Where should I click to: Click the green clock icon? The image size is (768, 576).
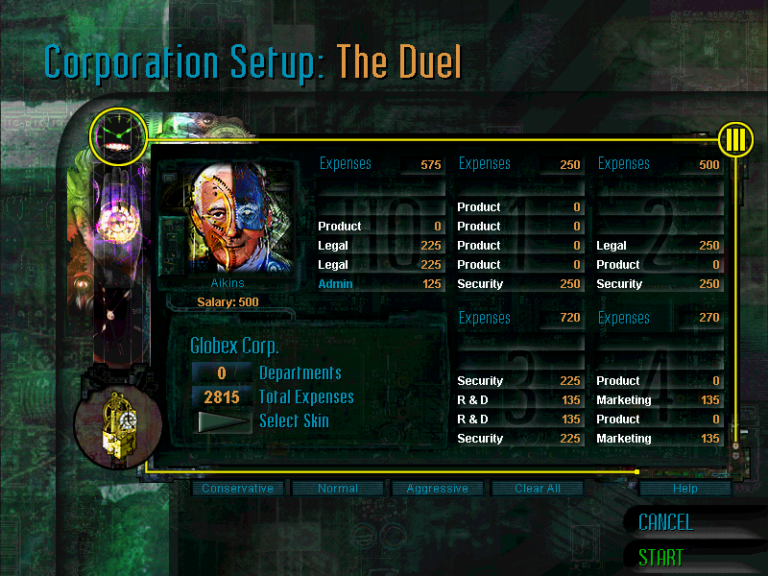coord(118,136)
